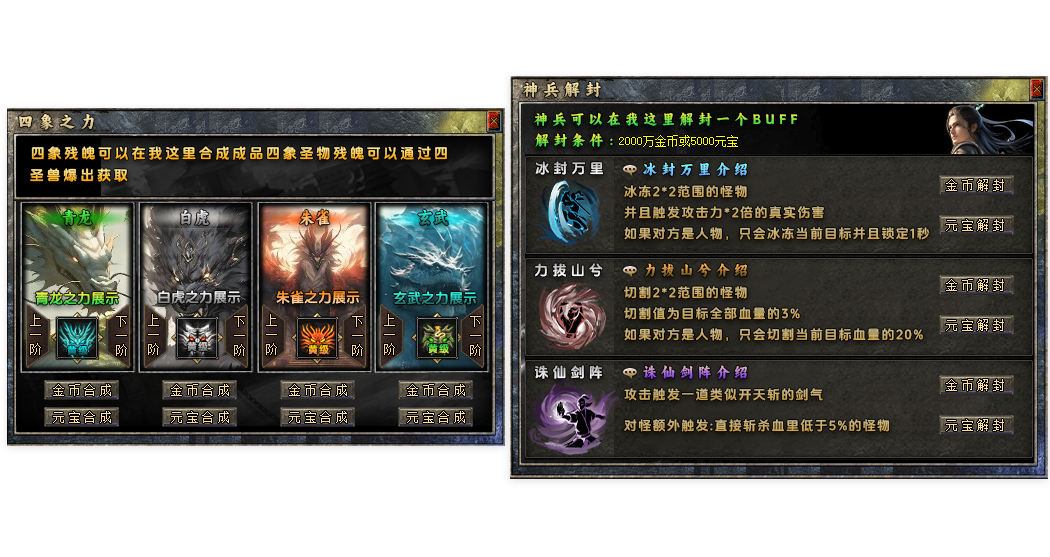Click 金币合成 under 玄武
Image resolution: width=1050 pixels, height=557 pixels.
(x=435, y=390)
